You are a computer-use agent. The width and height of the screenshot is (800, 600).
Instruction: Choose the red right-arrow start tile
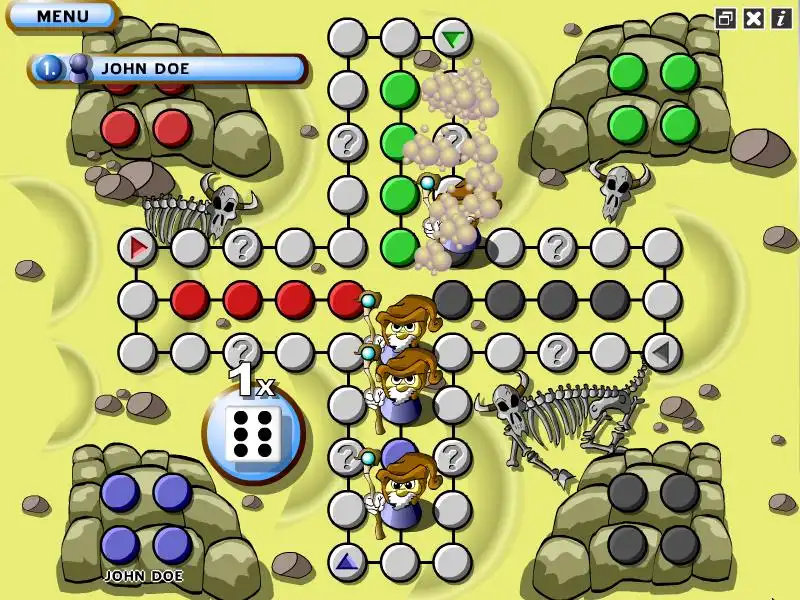137,246
